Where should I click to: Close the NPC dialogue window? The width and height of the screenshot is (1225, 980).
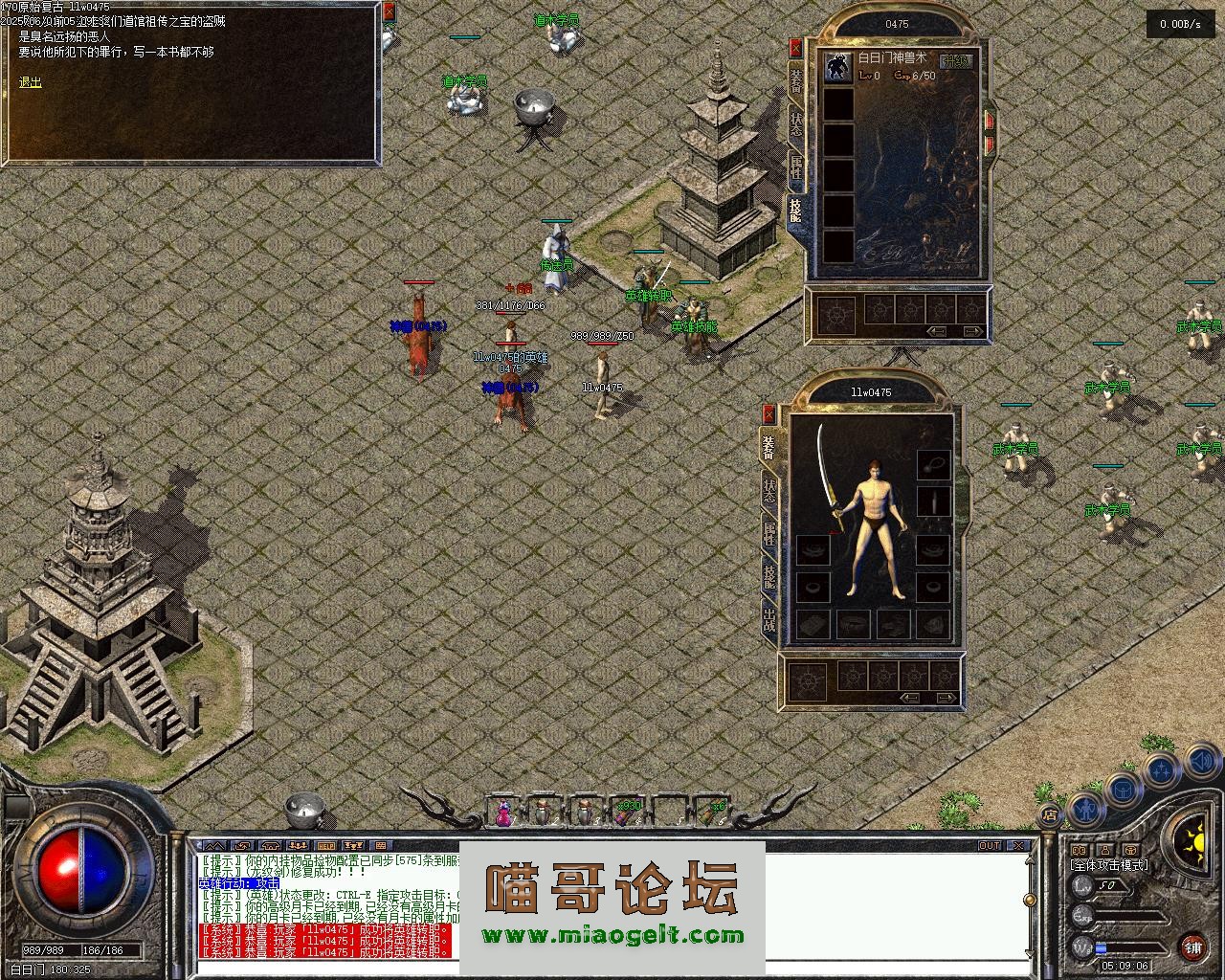click(x=389, y=12)
